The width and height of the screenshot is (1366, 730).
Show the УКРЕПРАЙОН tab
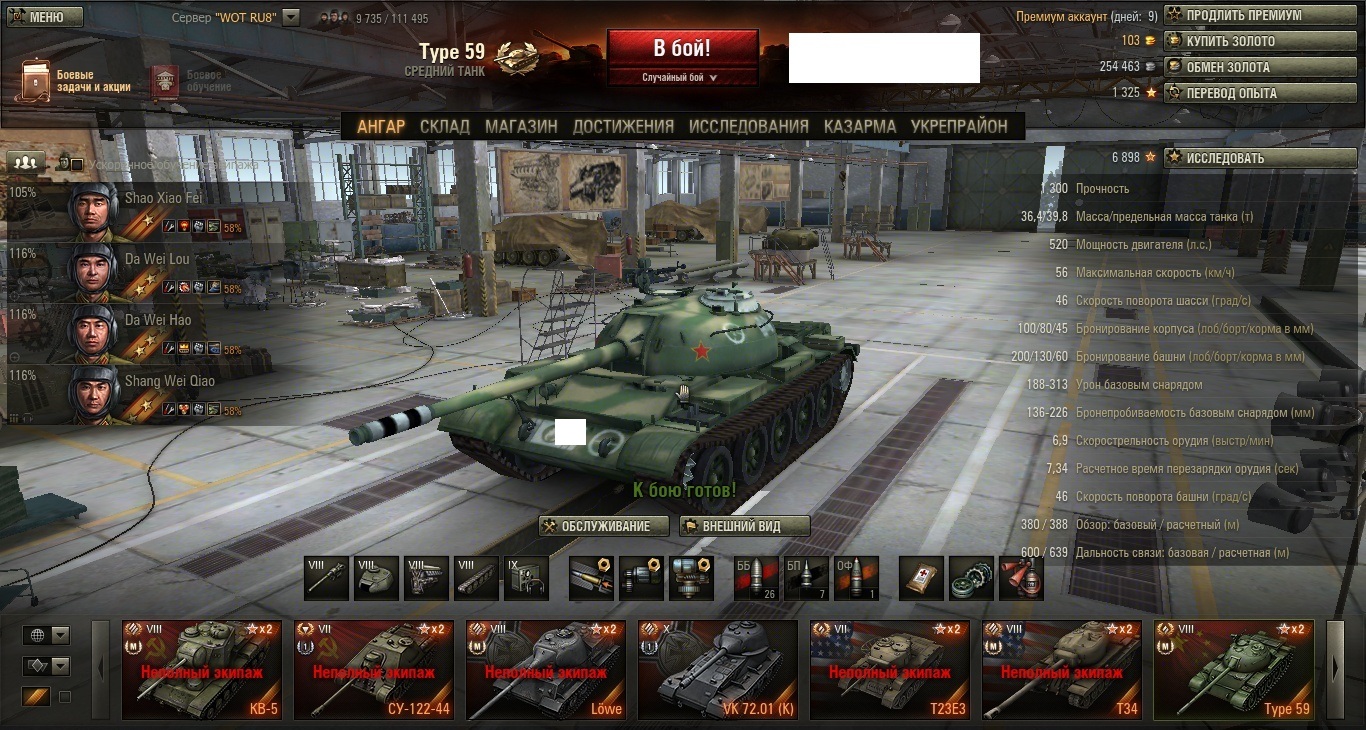click(959, 126)
